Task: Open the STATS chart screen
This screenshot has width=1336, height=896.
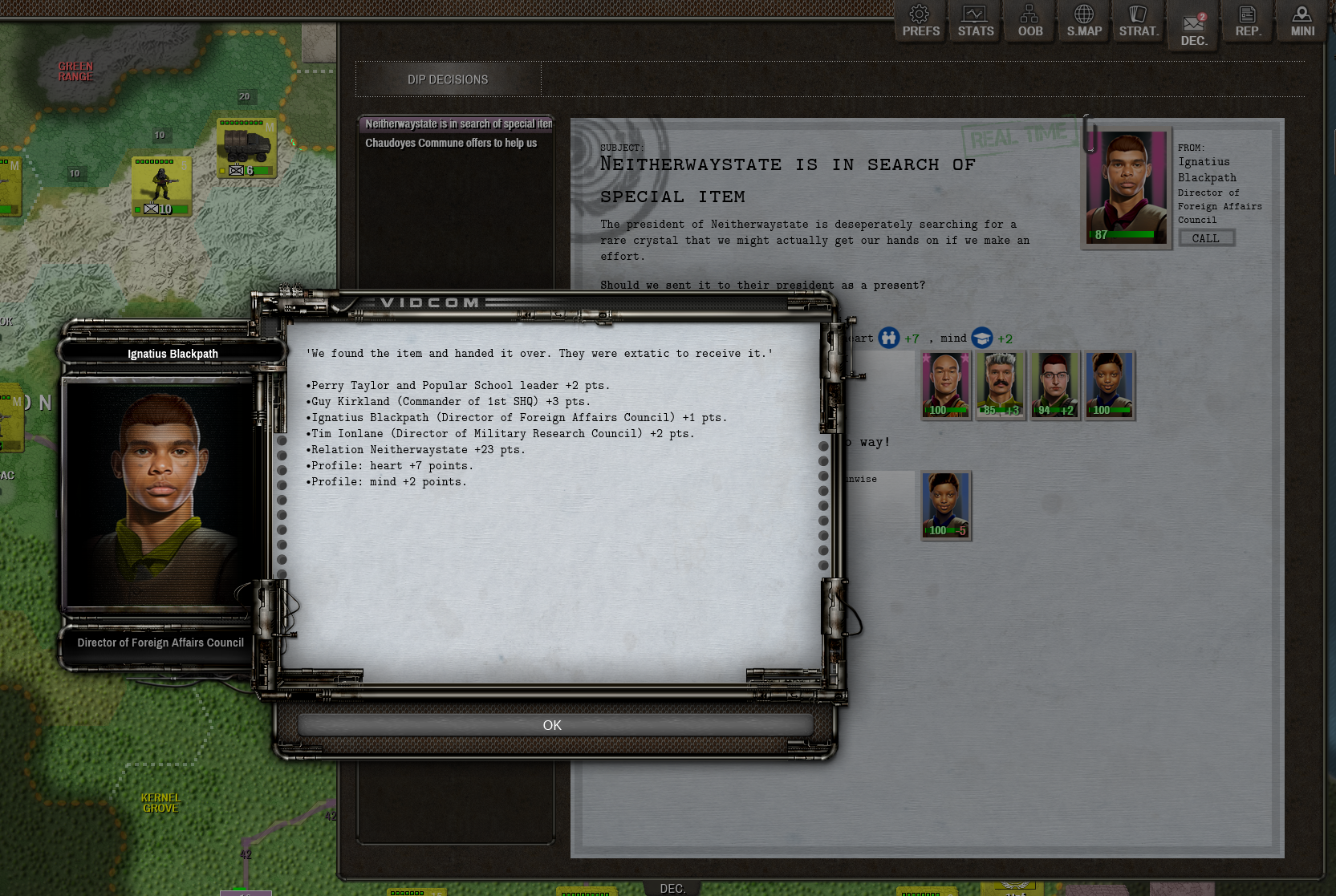Action: [974, 21]
